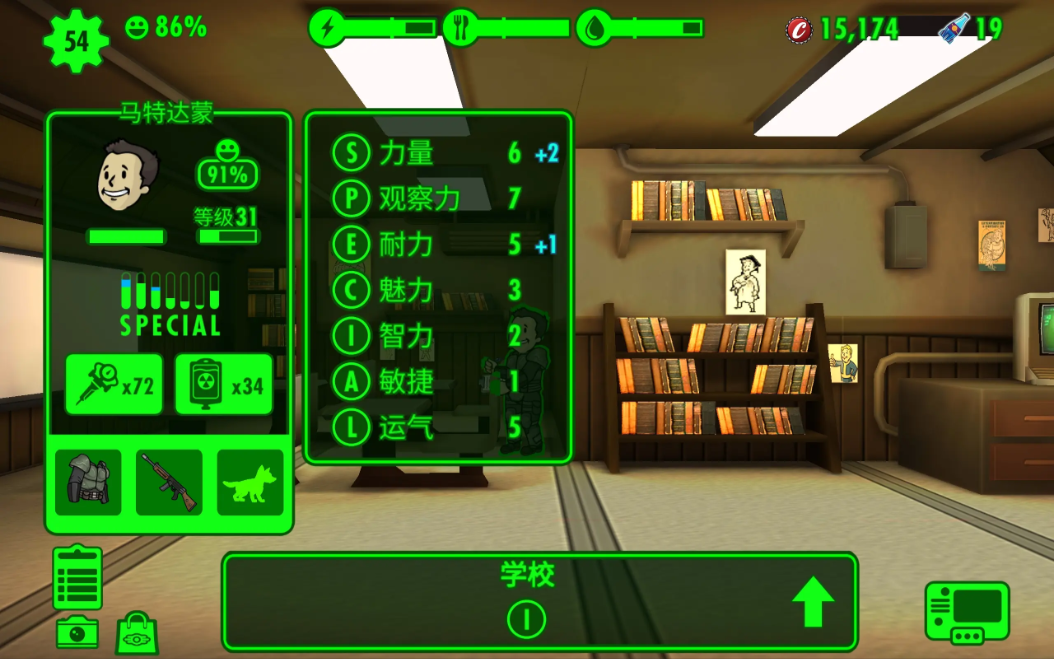Use the RadAway x34 button
Viewport: 1054px width, 659px height.
(223, 384)
